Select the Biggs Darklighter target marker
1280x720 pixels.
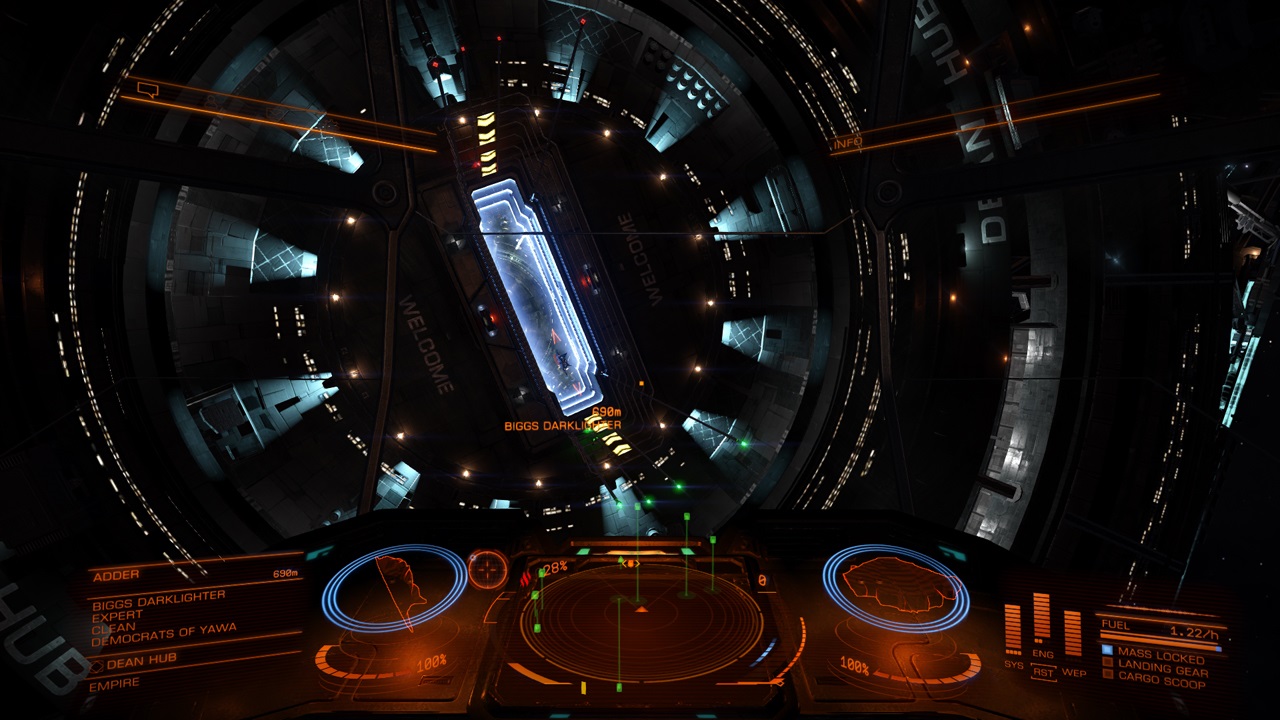click(x=562, y=425)
